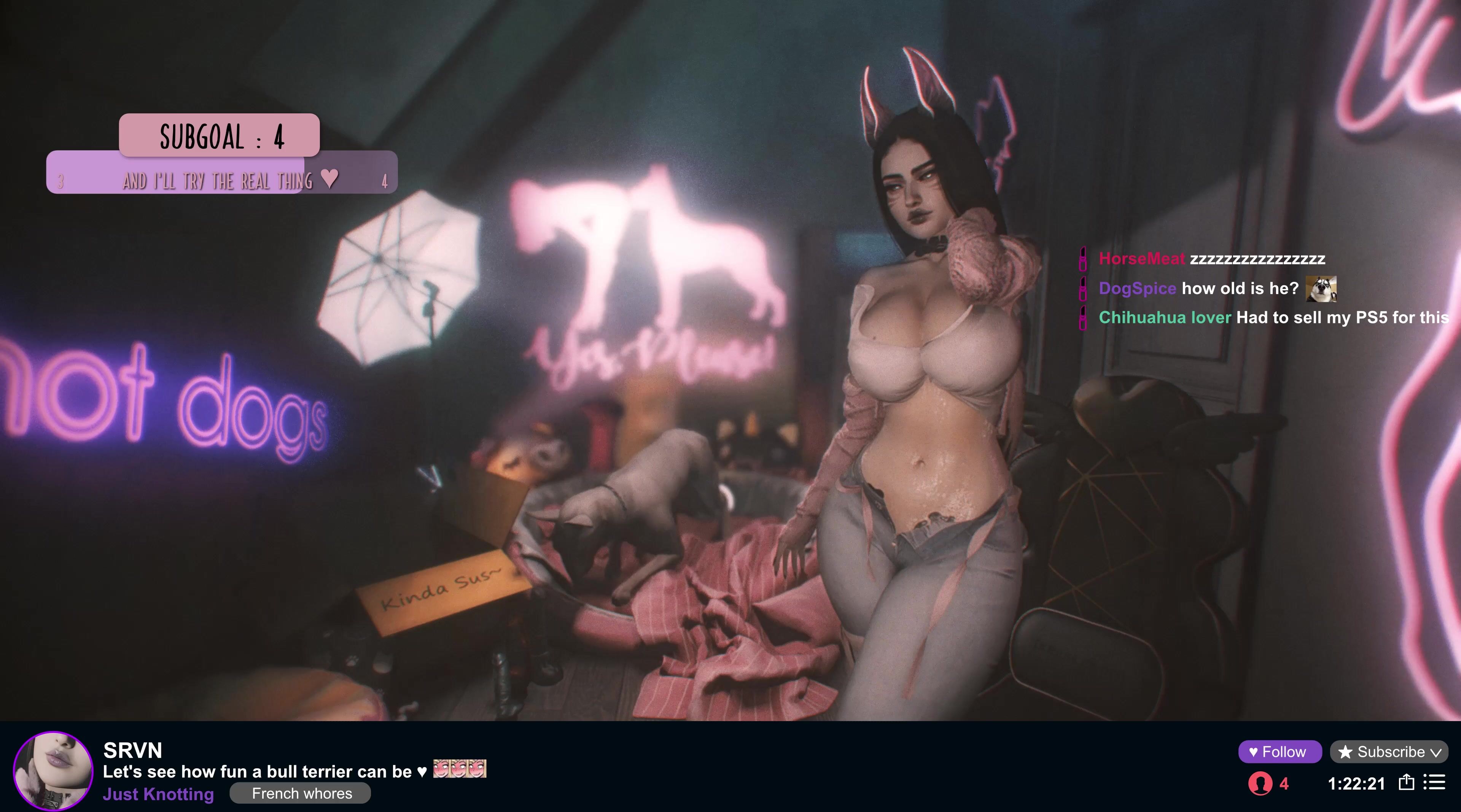This screenshot has width=1461, height=812.
Task: Follow the SRVN channel
Action: [1280, 752]
